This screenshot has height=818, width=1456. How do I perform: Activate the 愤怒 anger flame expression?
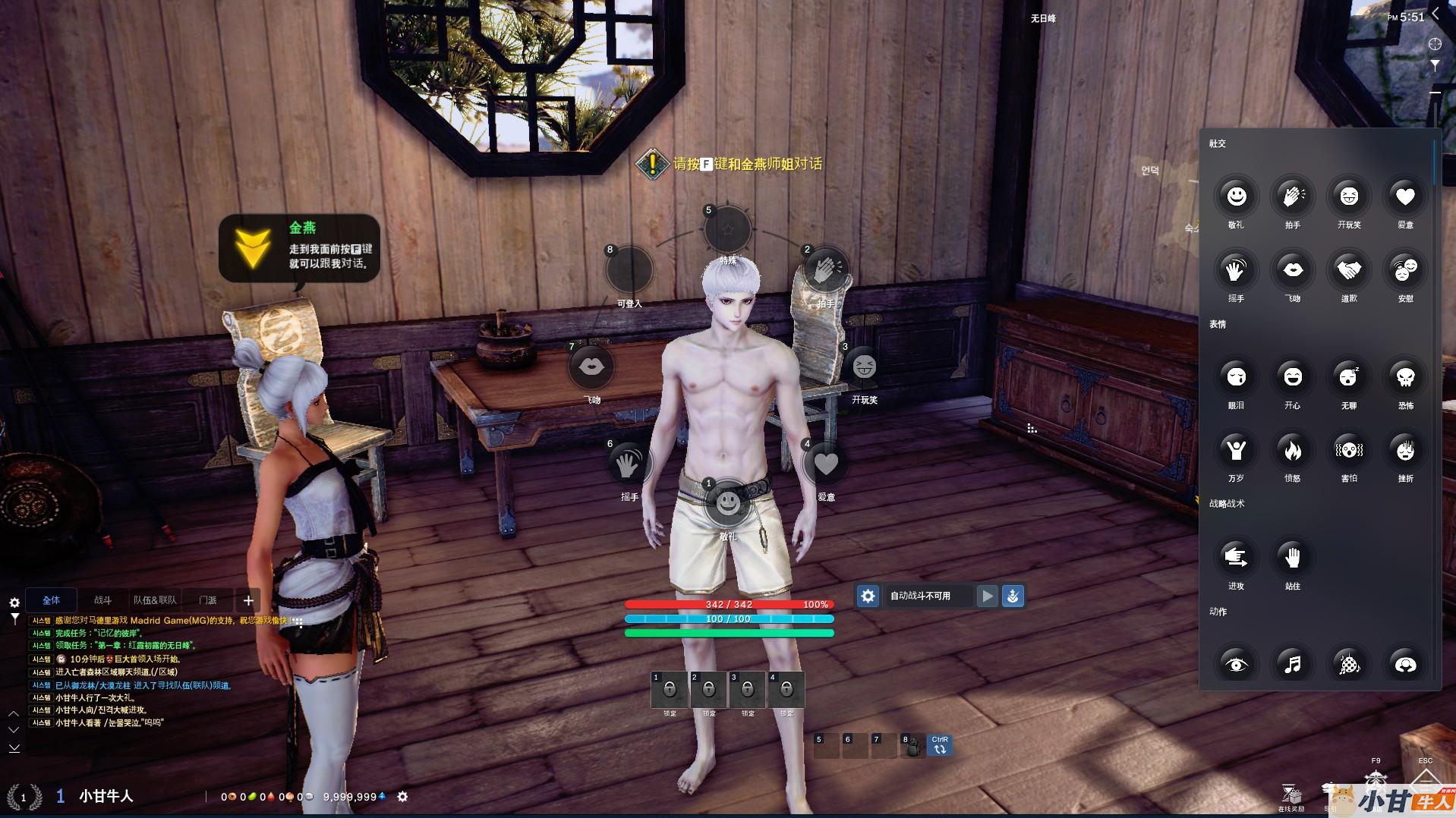coord(1292,450)
